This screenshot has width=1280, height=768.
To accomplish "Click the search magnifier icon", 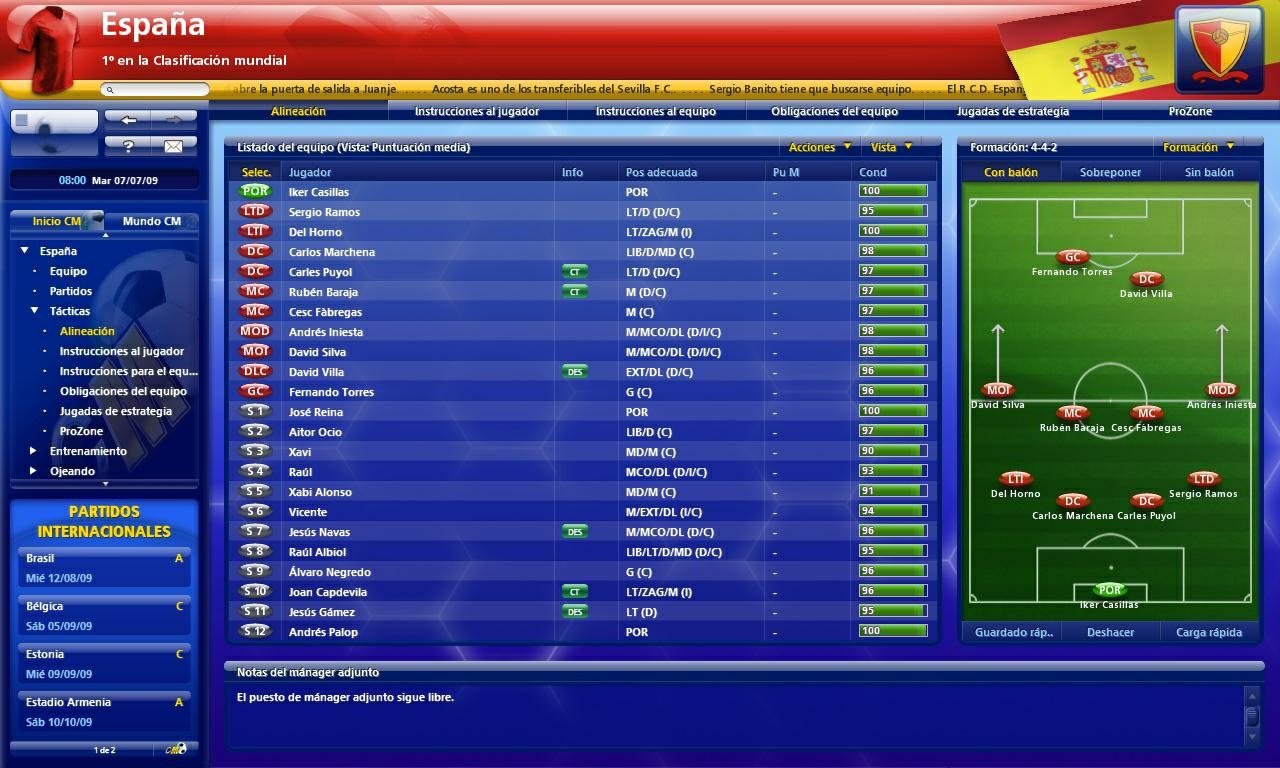I will tap(108, 88).
